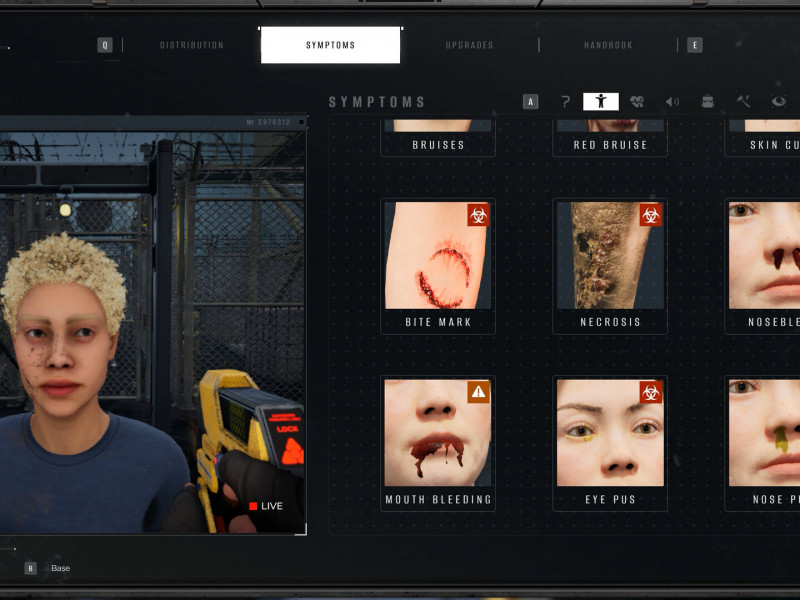
Task: Select the Symptoms tab
Action: coord(330,45)
